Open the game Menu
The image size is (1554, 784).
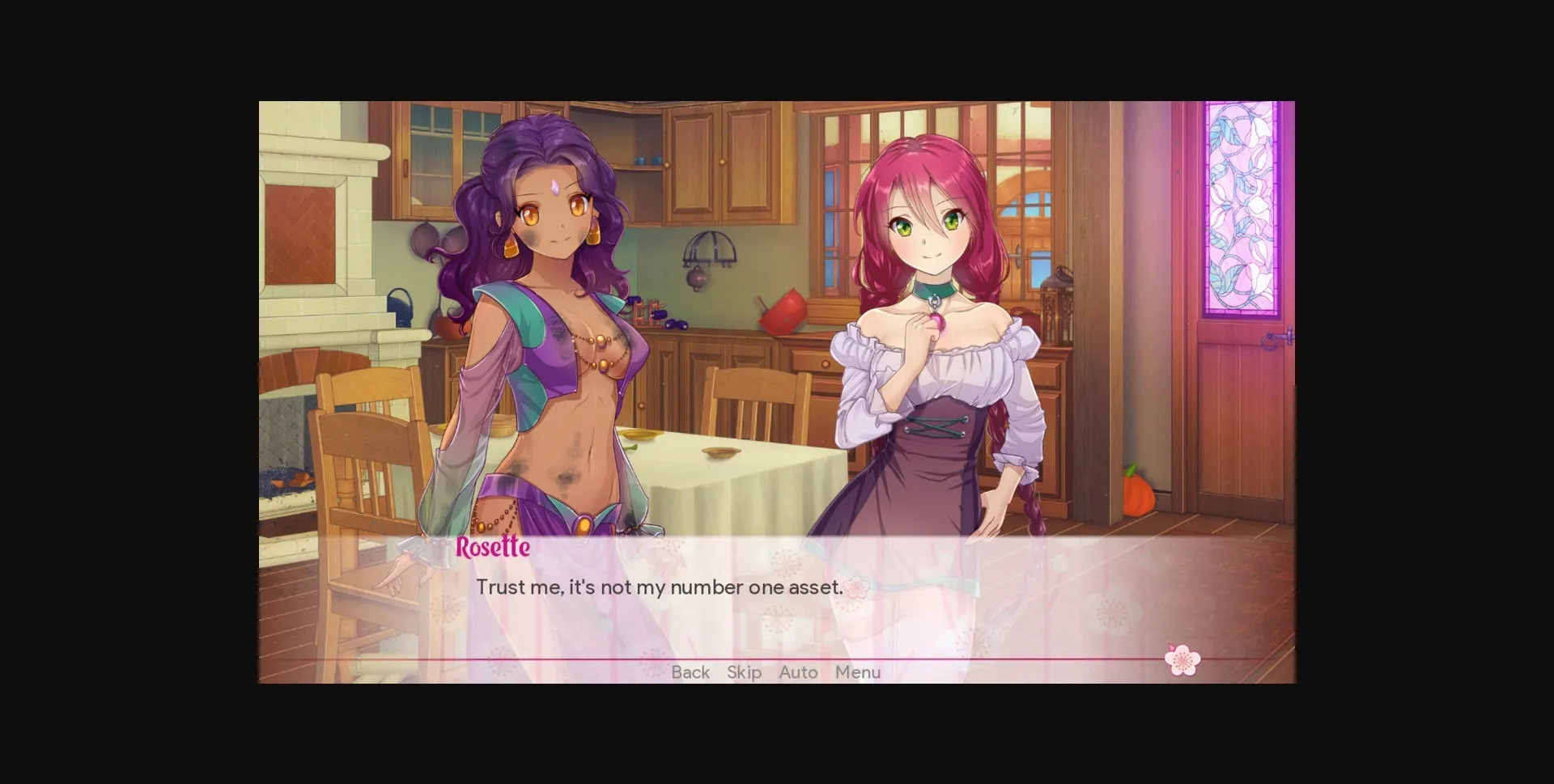pyautogui.click(x=857, y=672)
